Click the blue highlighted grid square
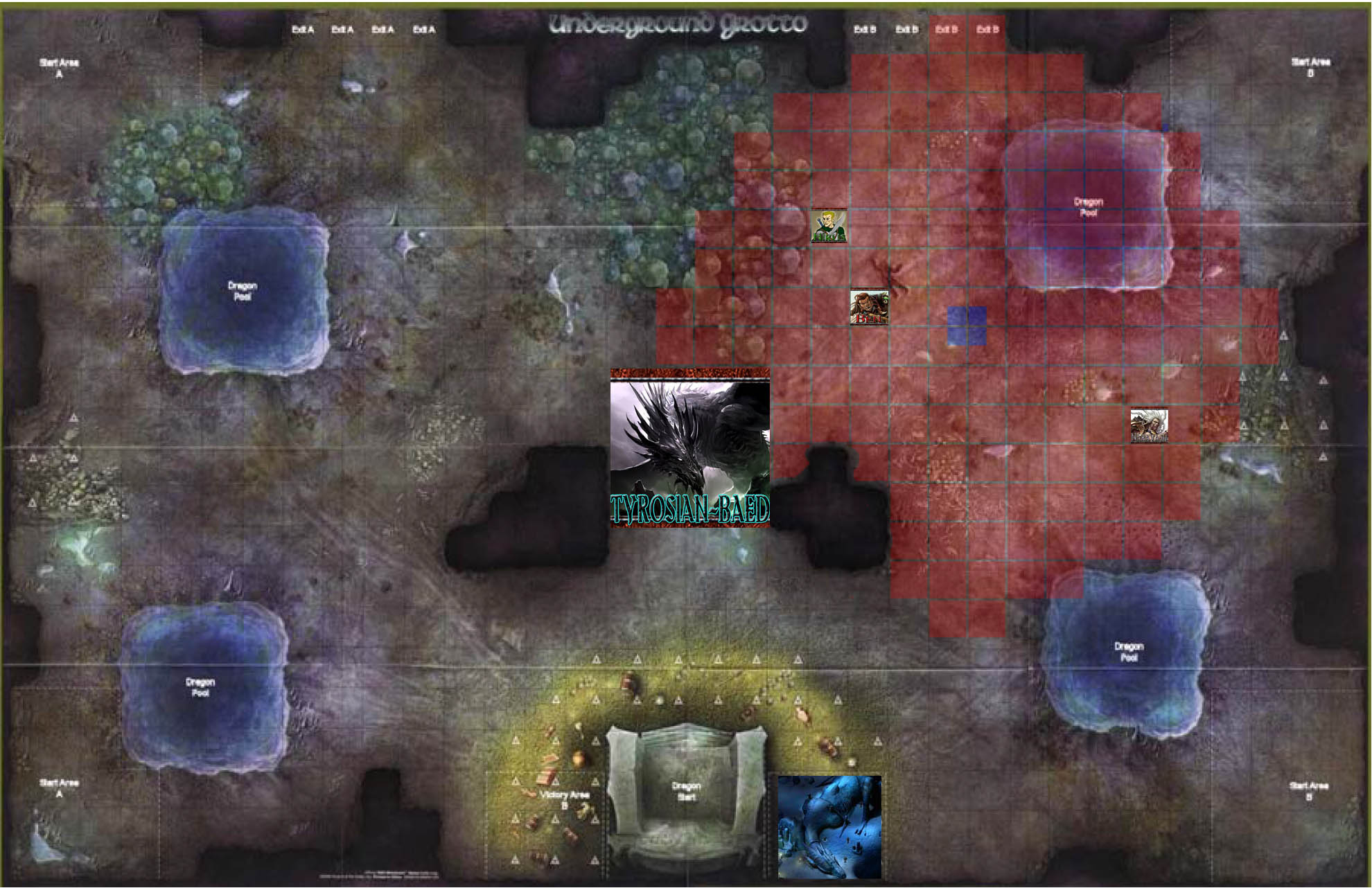Image resolution: width=1372 pixels, height=888 pixels. click(x=967, y=326)
